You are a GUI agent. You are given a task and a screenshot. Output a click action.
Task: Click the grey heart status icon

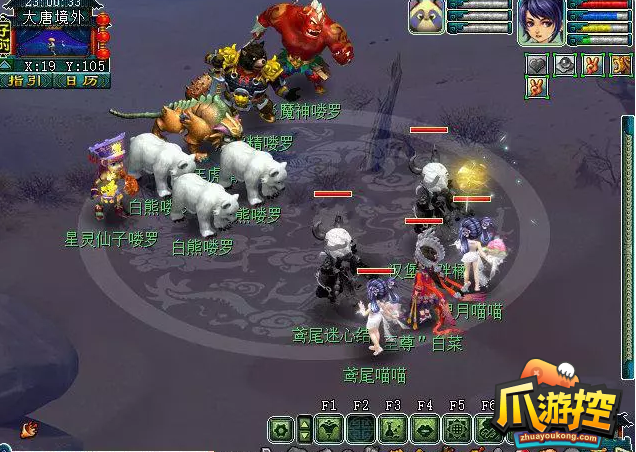point(538,65)
